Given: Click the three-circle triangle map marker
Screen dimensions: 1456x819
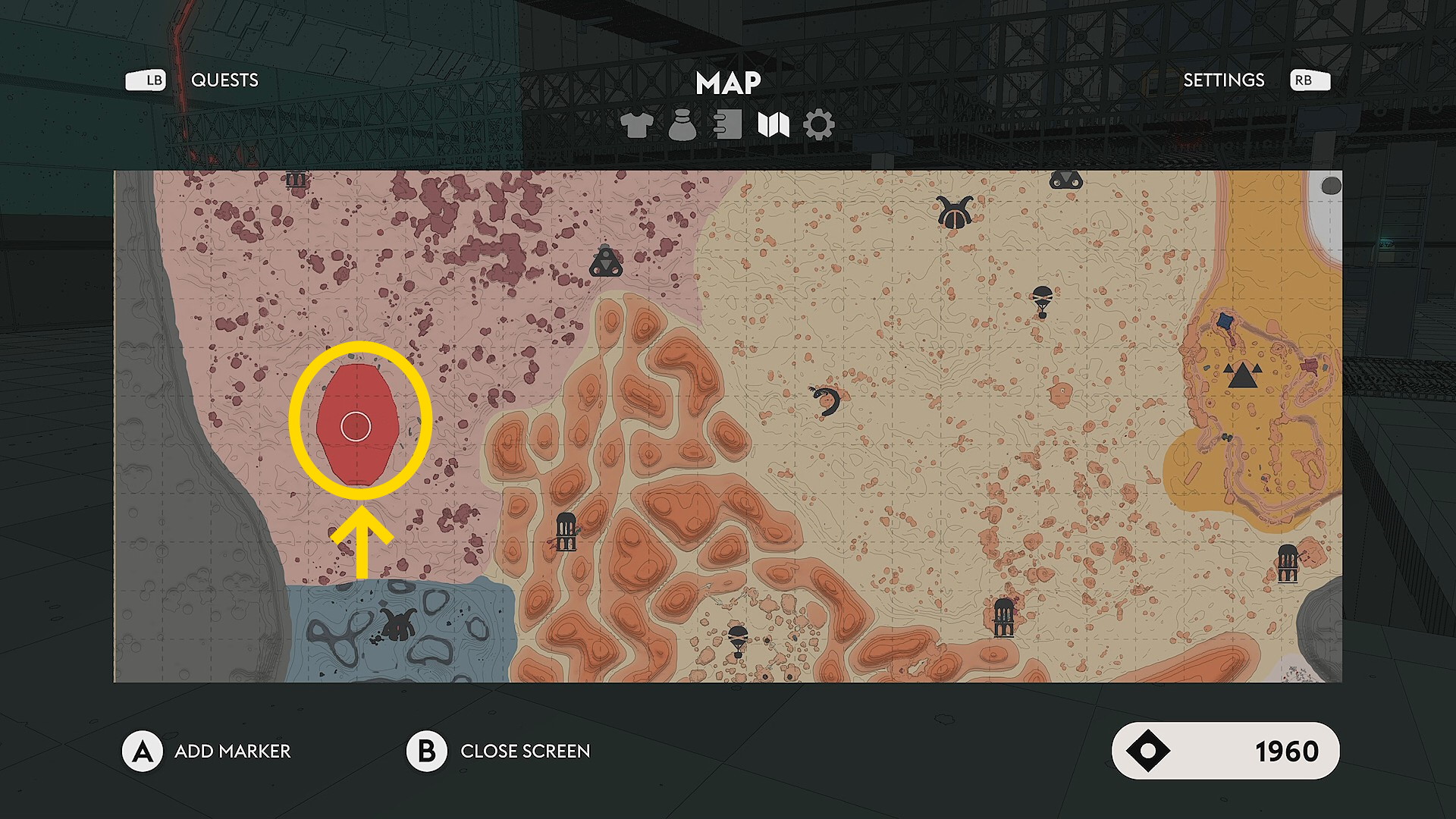Looking at the screenshot, I should [x=606, y=262].
